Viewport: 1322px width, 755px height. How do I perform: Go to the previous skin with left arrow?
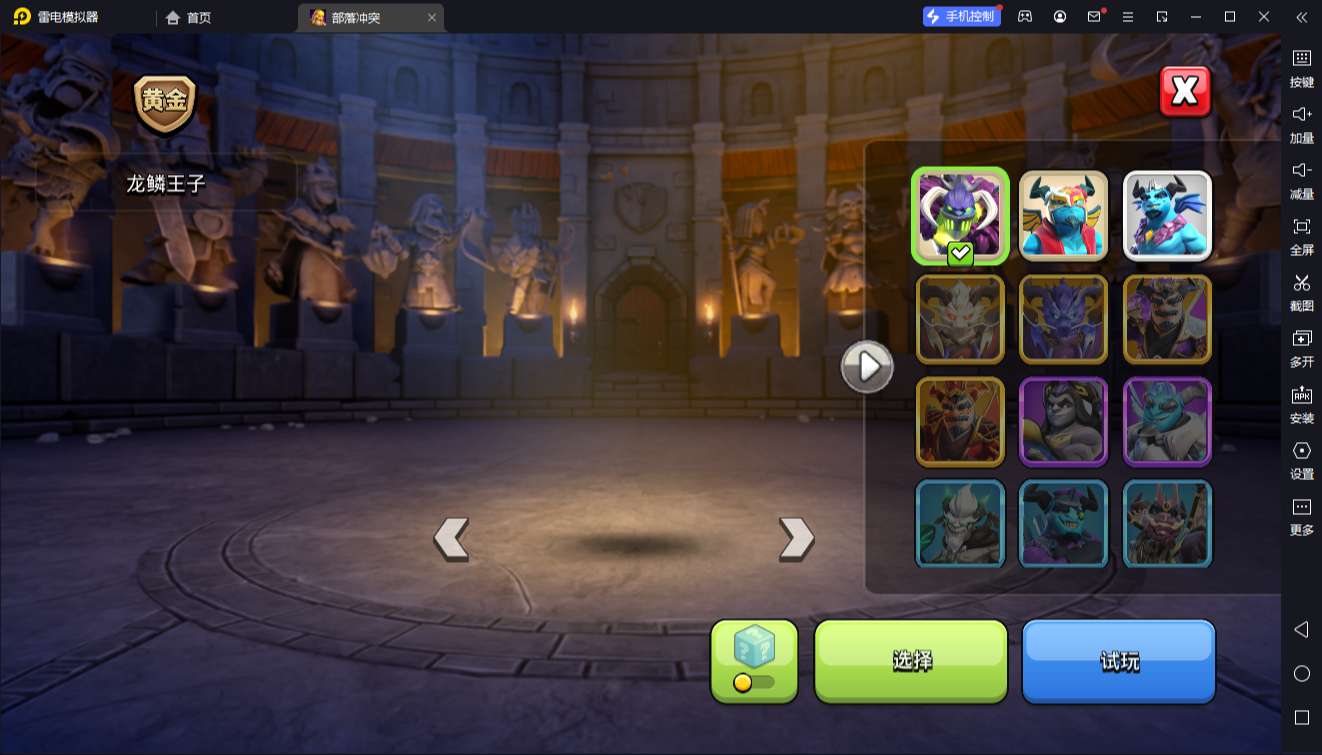tap(451, 539)
